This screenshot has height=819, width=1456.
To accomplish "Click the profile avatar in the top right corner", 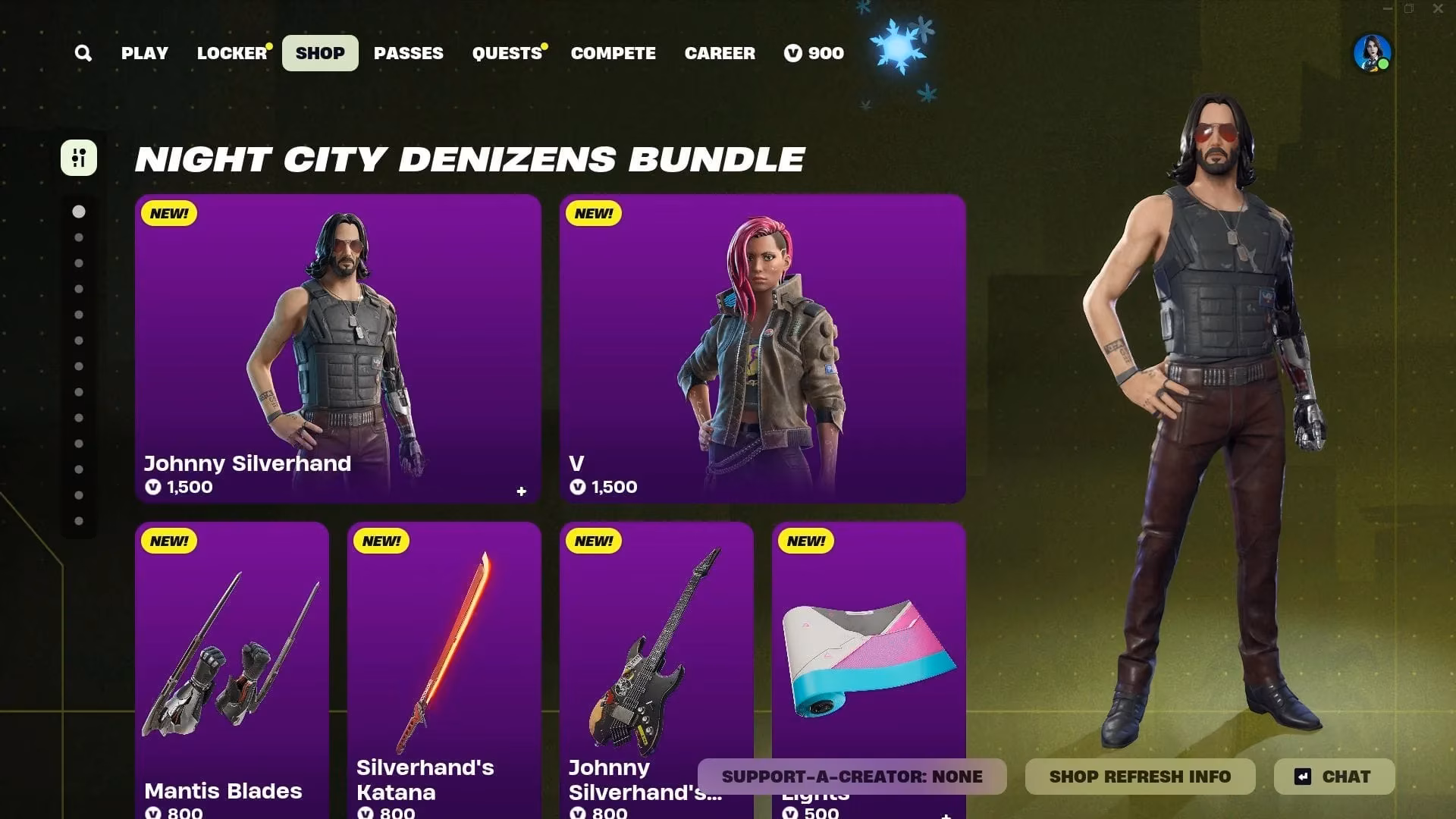I will [x=1374, y=53].
